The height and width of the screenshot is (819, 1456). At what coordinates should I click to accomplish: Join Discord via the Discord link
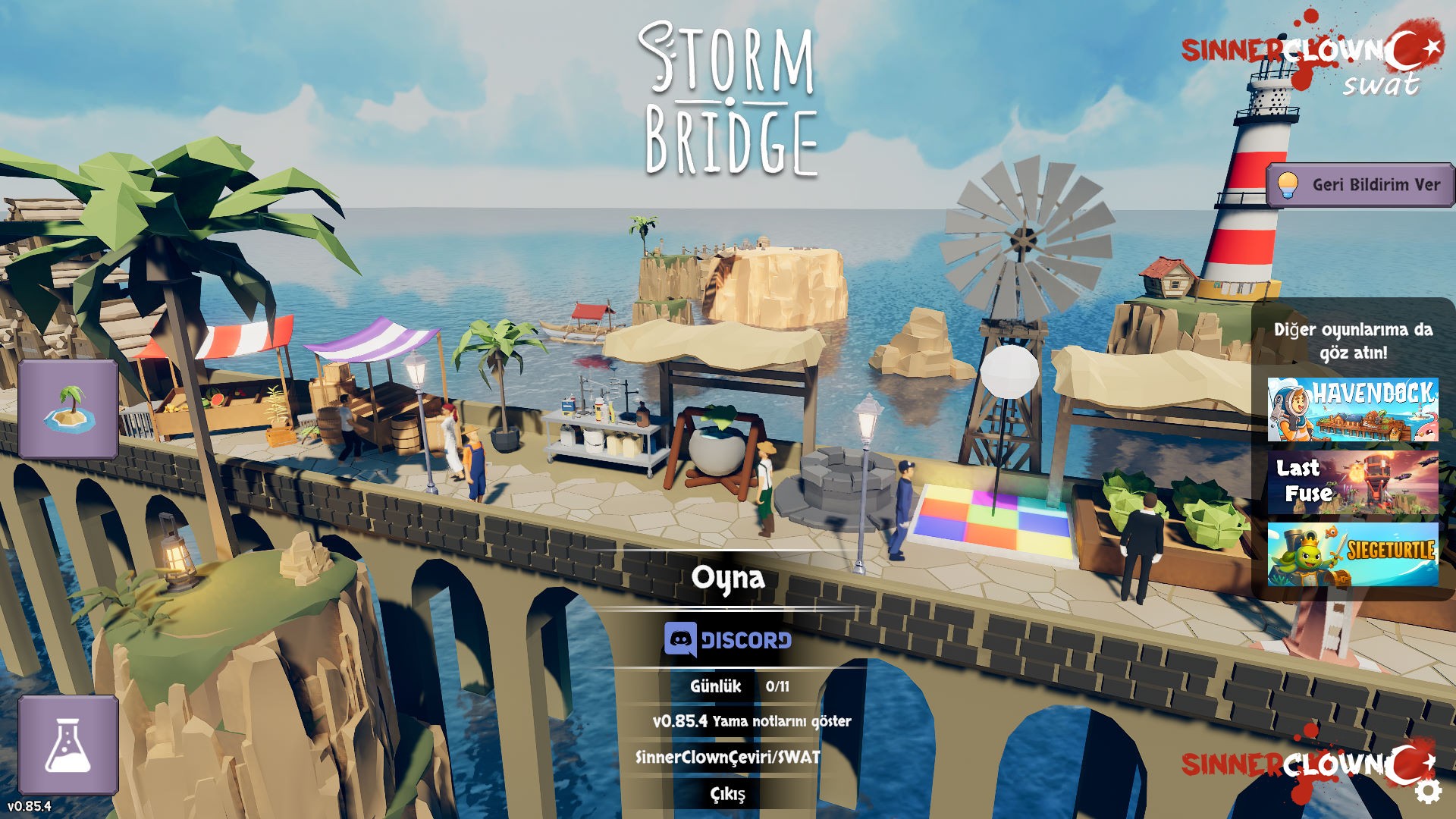click(730, 639)
